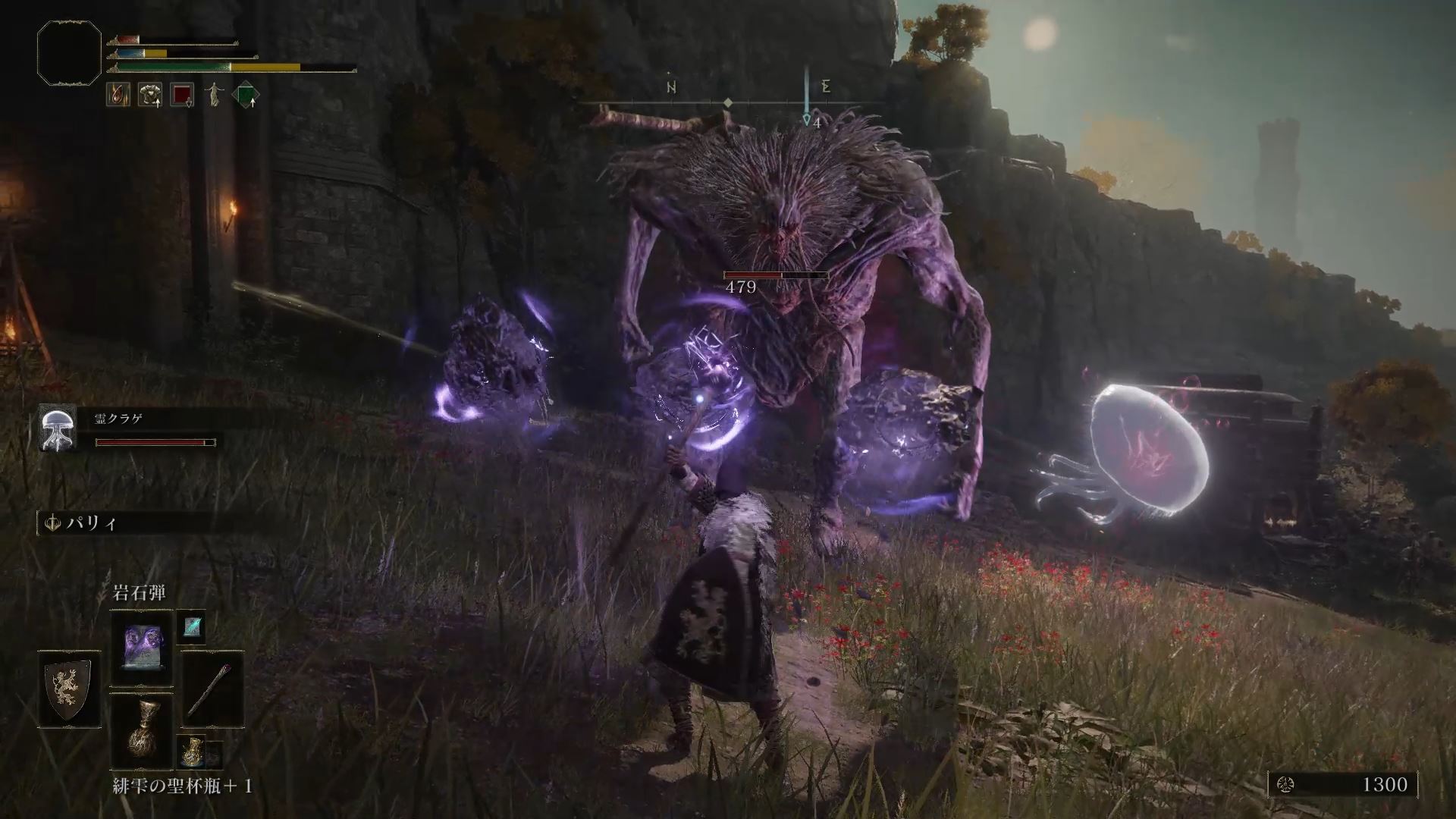The height and width of the screenshot is (819, 1456).
Task: Click the empty octagonal portrait frame
Action: pos(69,52)
